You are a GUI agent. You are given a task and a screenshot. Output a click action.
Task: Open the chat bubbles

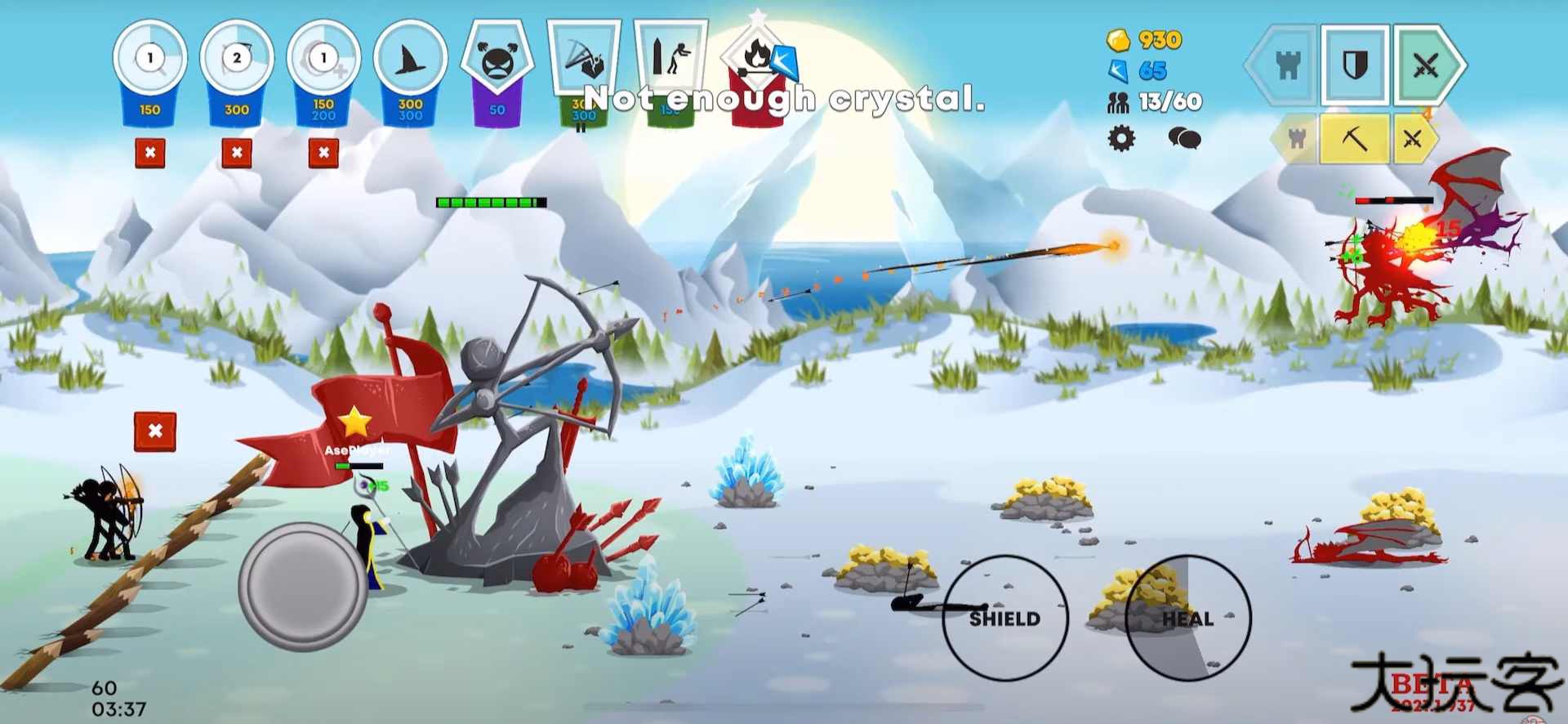coord(1184,138)
